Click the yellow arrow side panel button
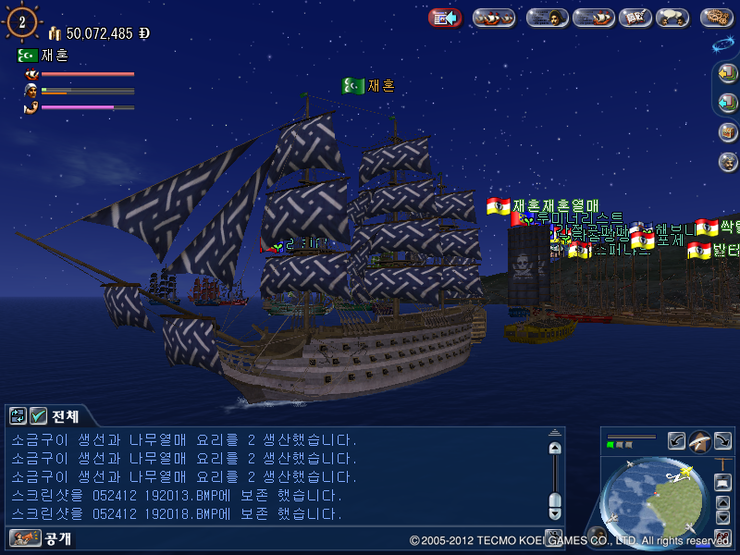Image resolution: width=740 pixels, height=555 pixels. (x=728, y=74)
